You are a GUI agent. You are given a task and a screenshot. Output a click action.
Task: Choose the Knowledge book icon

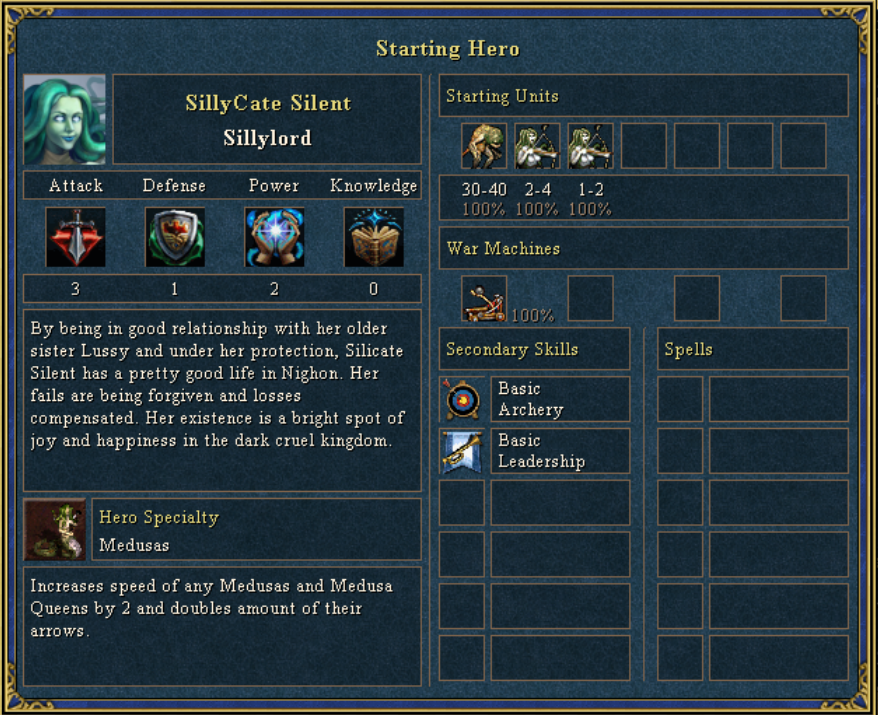pyautogui.click(x=373, y=237)
